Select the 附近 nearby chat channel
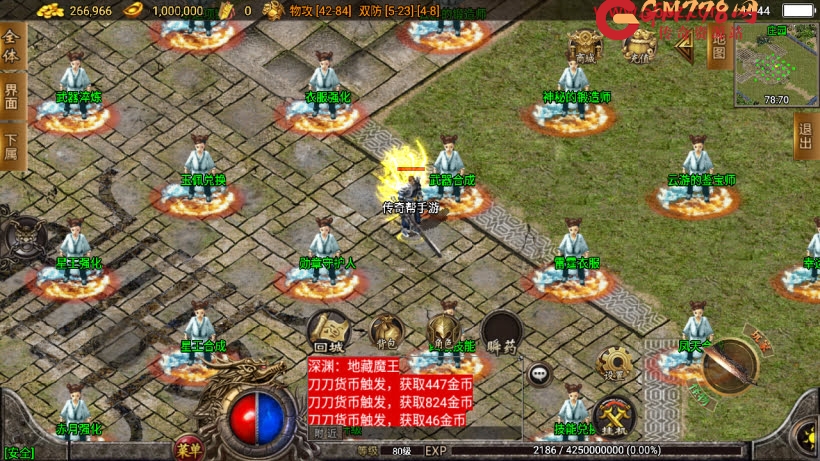 point(326,433)
